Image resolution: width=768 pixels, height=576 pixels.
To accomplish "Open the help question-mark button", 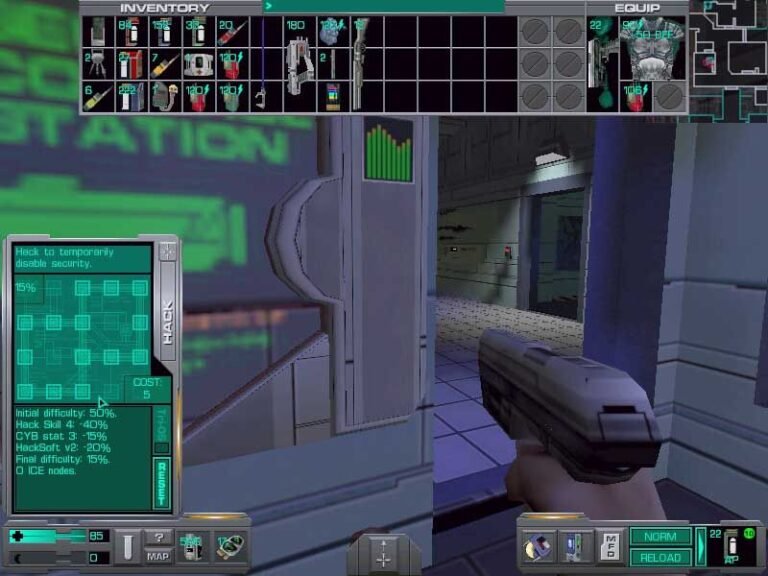I will click(x=158, y=538).
